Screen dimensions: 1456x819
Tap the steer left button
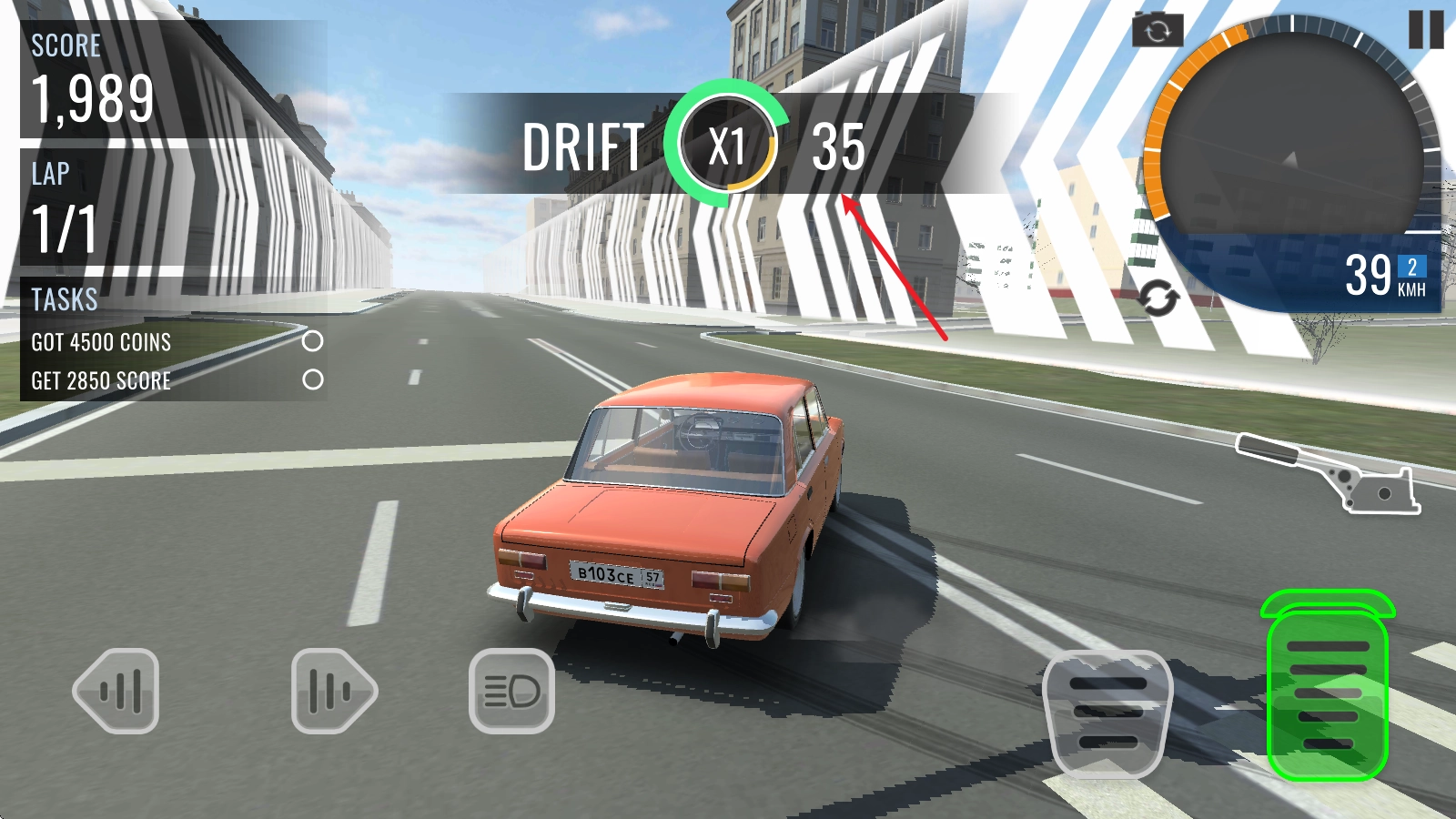(116, 691)
